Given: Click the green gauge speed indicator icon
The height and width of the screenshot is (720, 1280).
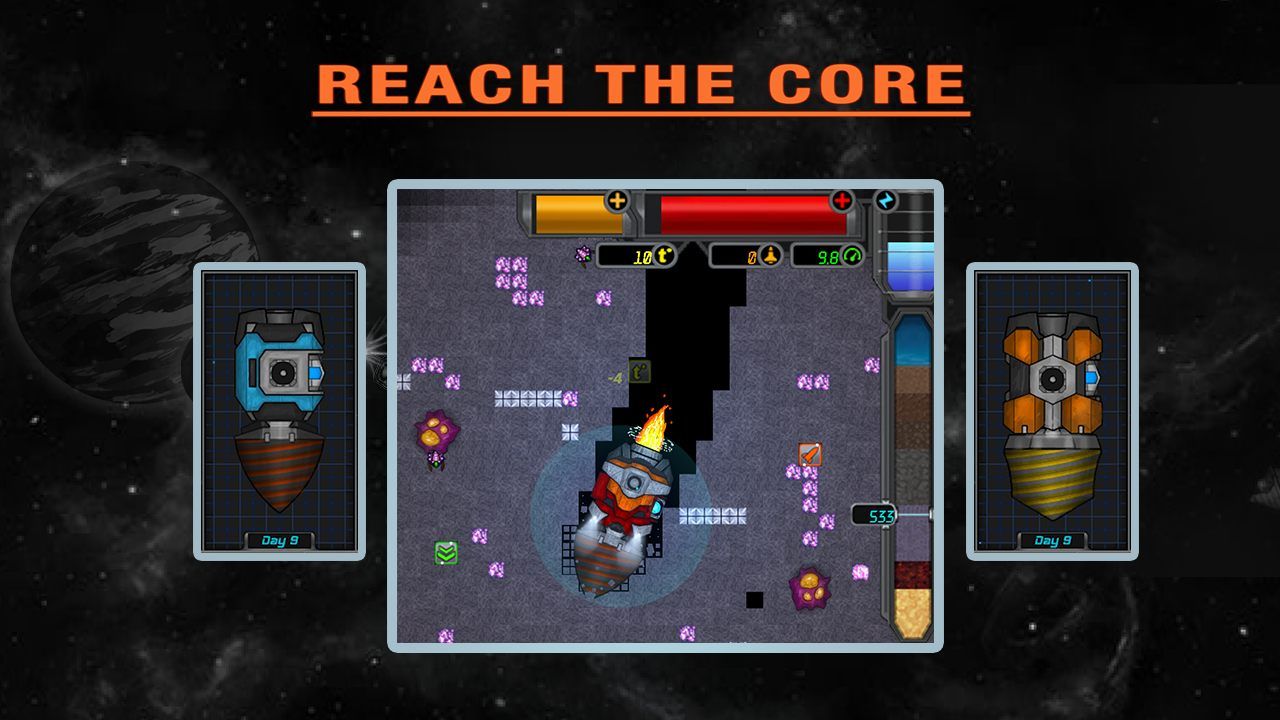Looking at the screenshot, I should 852,255.
